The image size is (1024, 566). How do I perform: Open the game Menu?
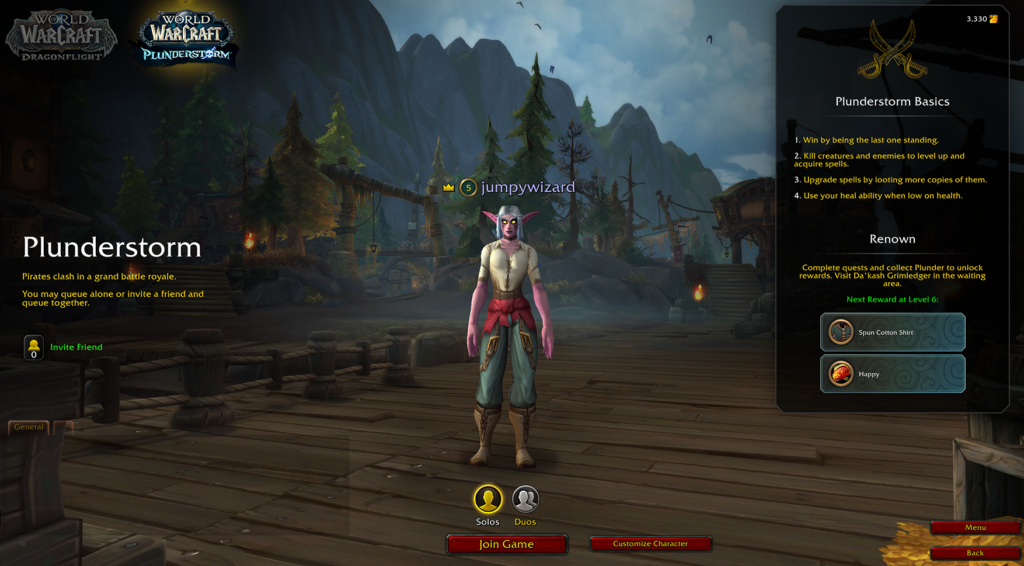click(x=975, y=527)
